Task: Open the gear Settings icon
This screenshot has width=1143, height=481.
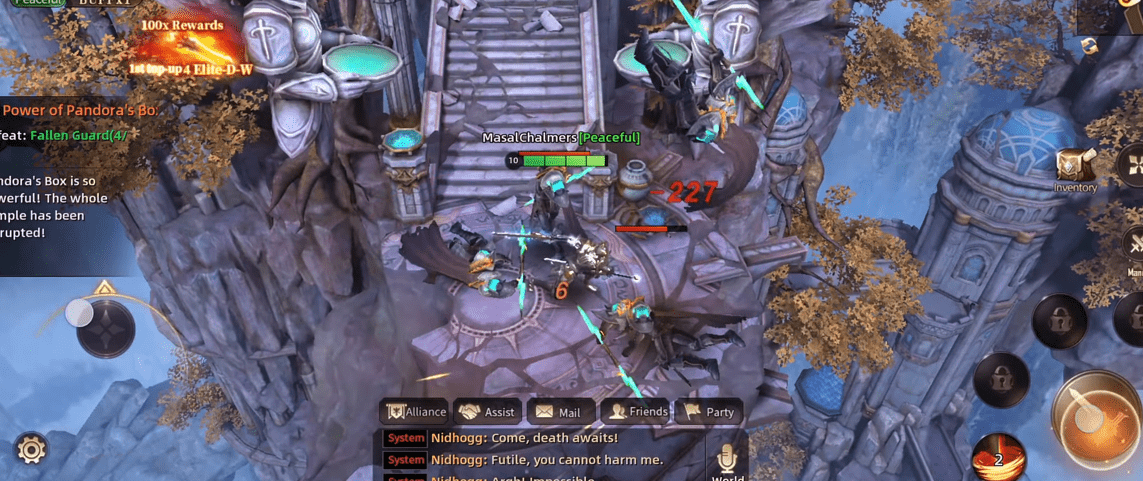Action: pos(31,449)
